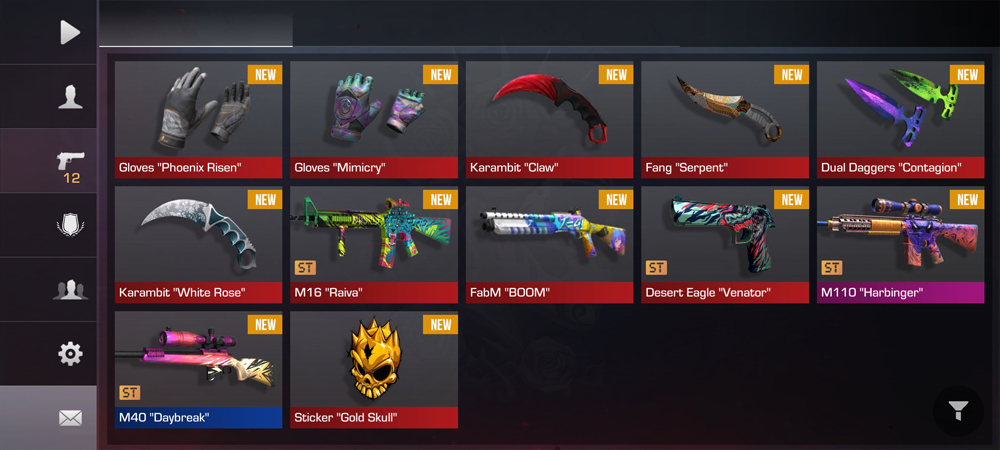Screen dimensions: 1000x450
Task: Open the mail envelope inbox
Action: tap(69, 418)
